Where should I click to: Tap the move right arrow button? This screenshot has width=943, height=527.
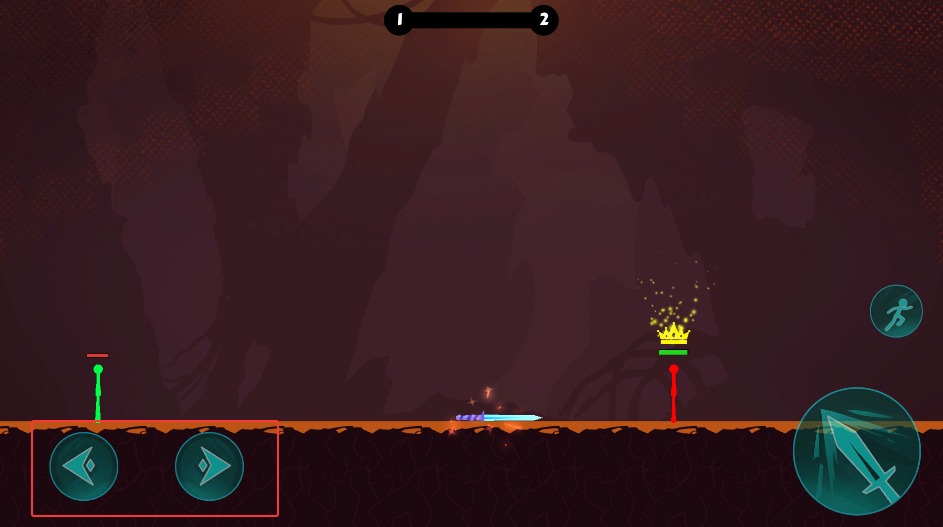tap(209, 466)
